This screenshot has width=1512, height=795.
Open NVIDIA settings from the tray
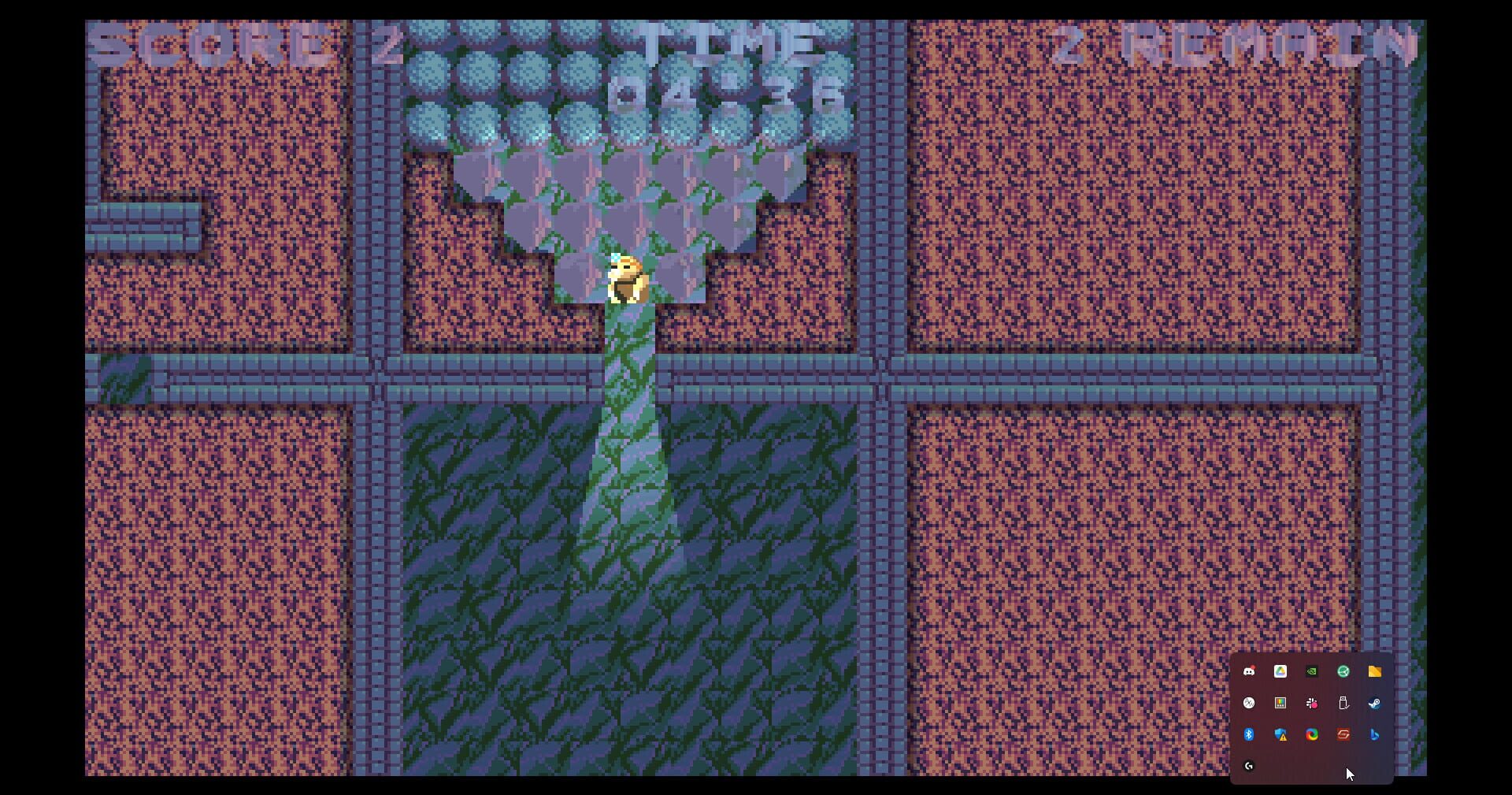1311,671
